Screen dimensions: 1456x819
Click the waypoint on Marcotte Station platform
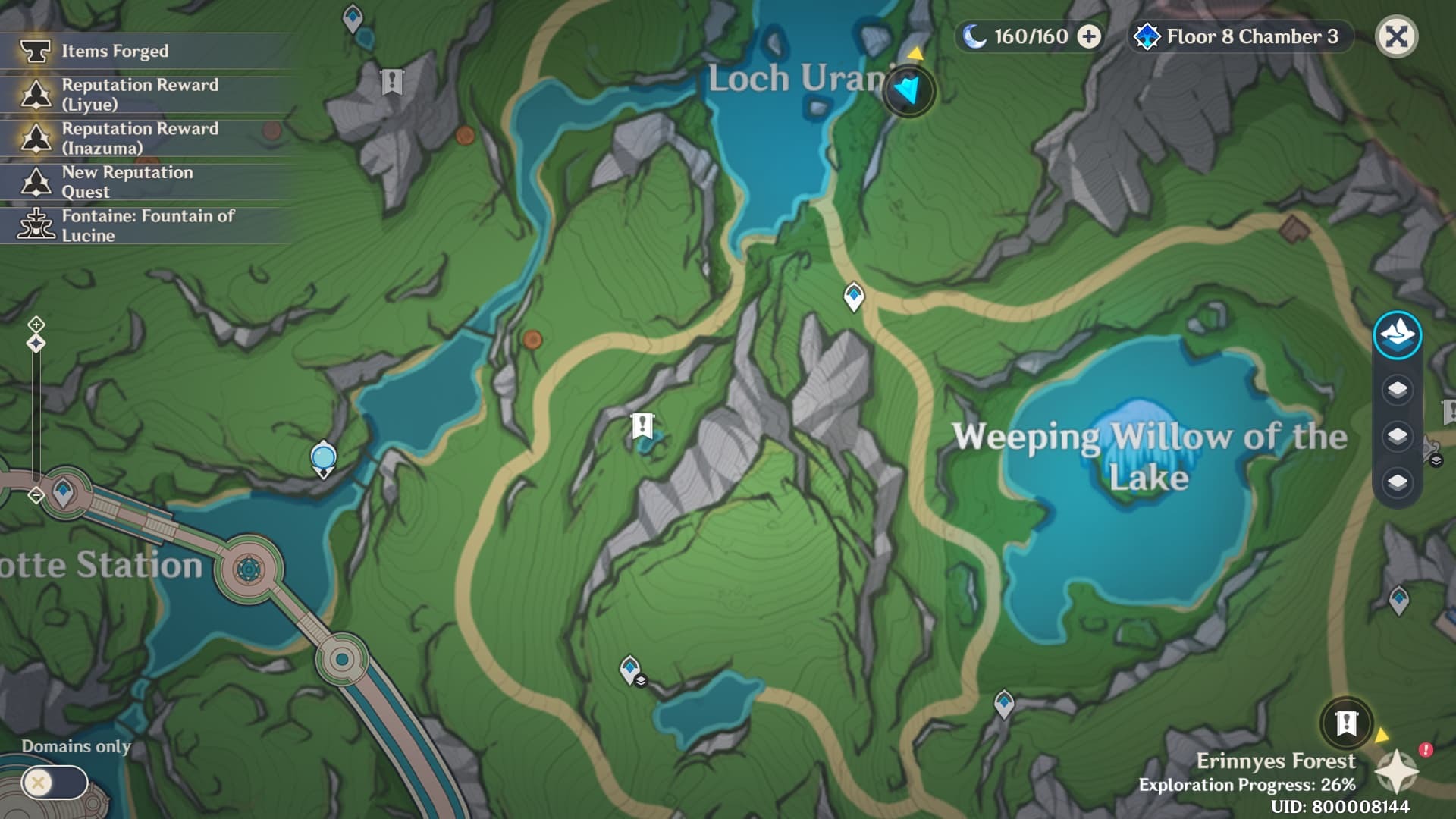click(63, 492)
